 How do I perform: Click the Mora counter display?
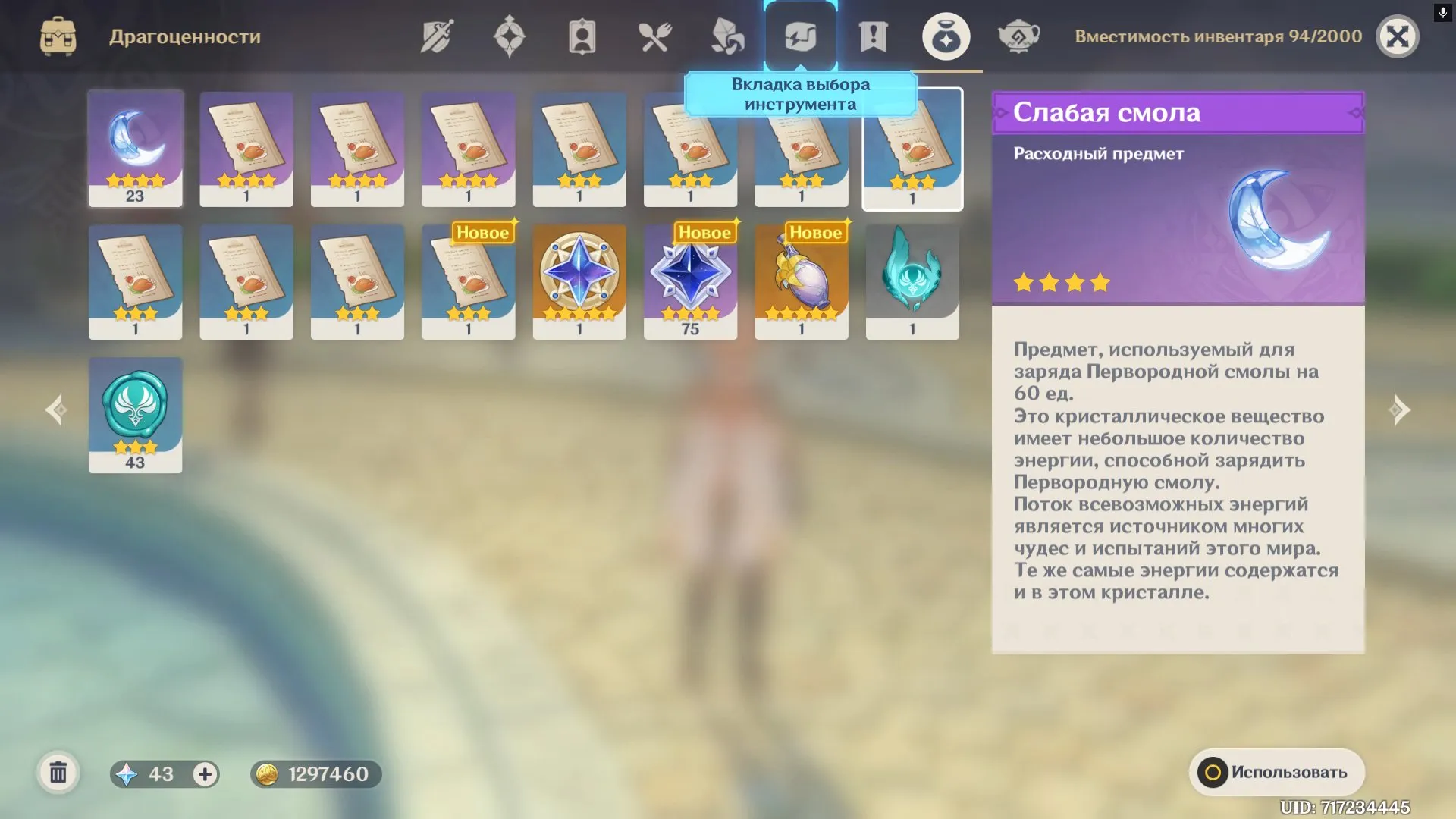click(315, 774)
